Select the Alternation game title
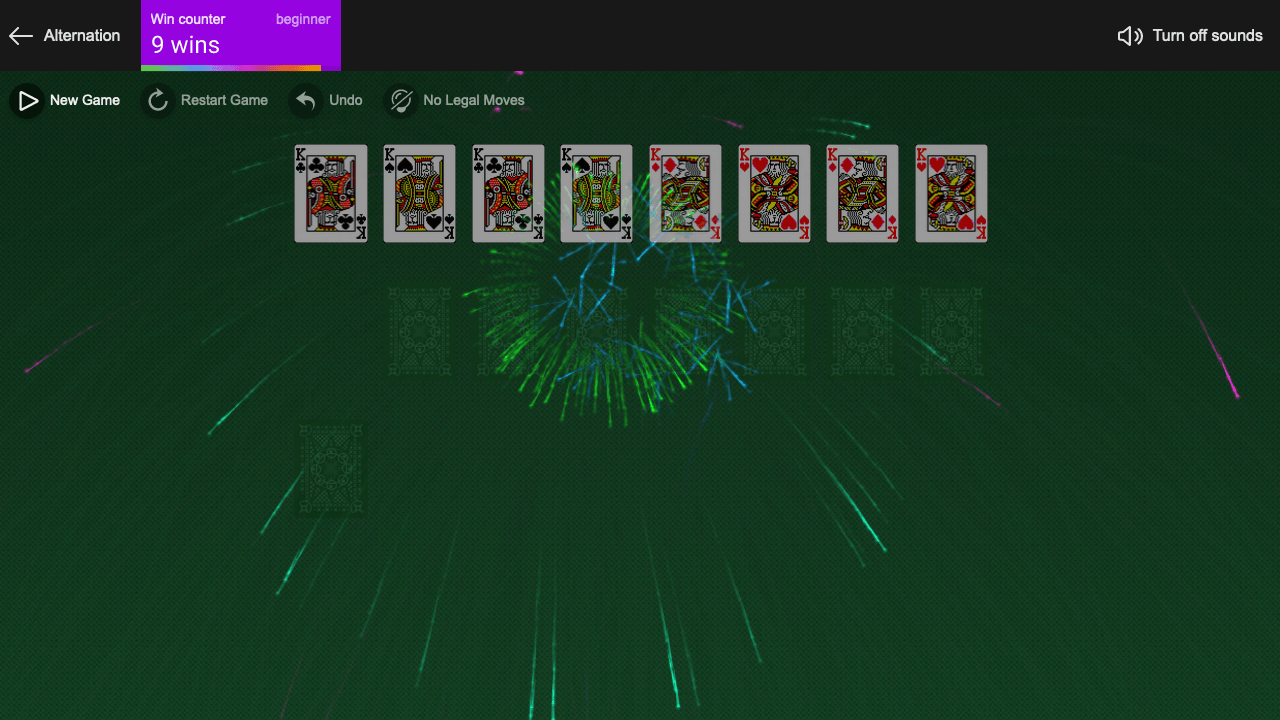 80,36
